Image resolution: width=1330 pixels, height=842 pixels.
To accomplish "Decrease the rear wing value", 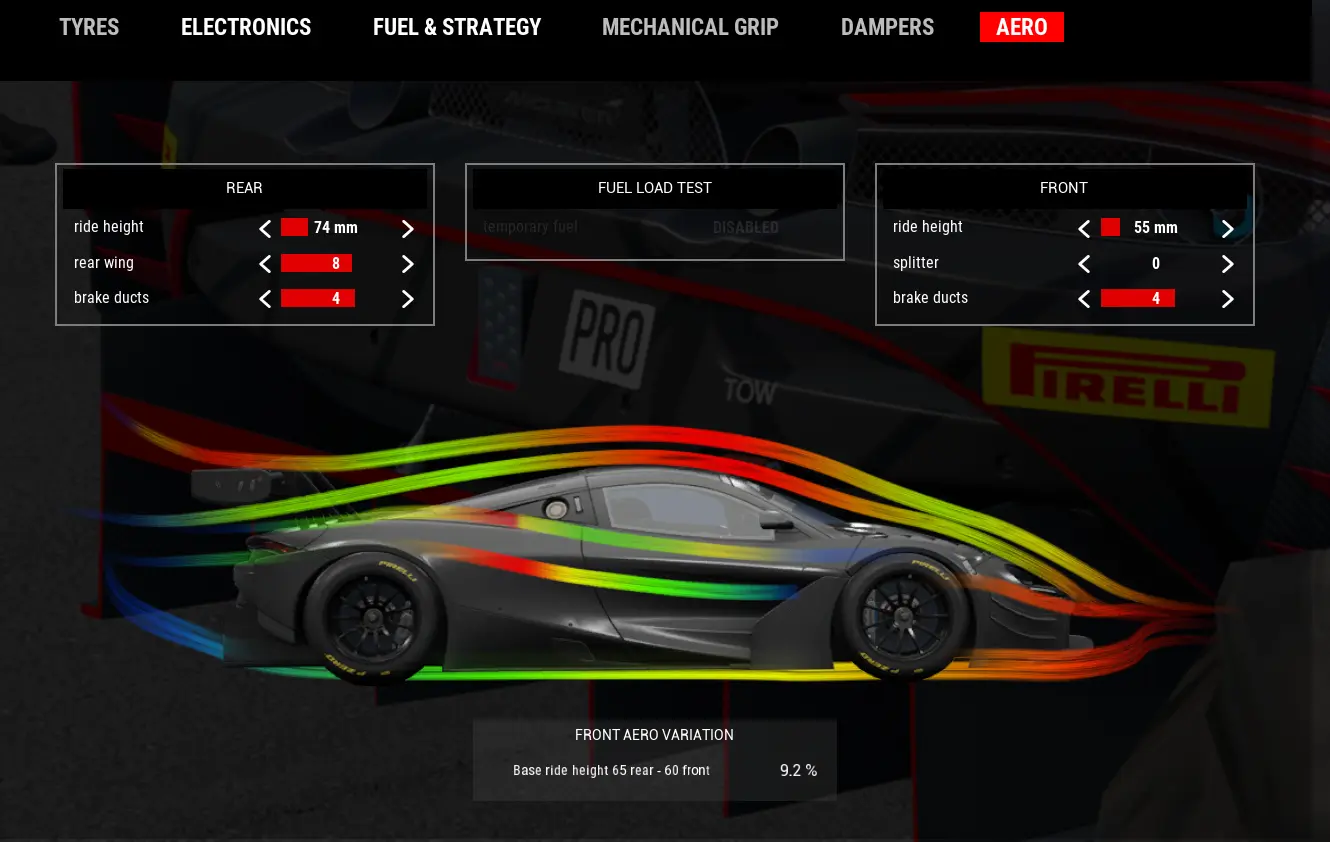I will [265, 264].
